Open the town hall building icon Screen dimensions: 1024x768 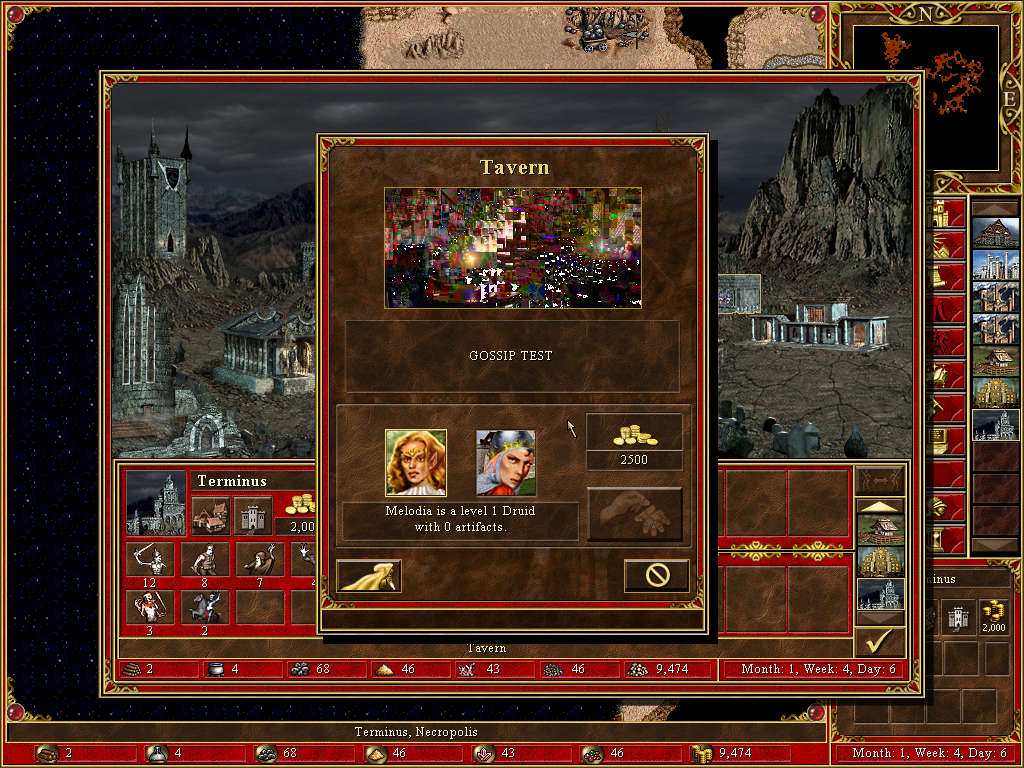point(211,515)
